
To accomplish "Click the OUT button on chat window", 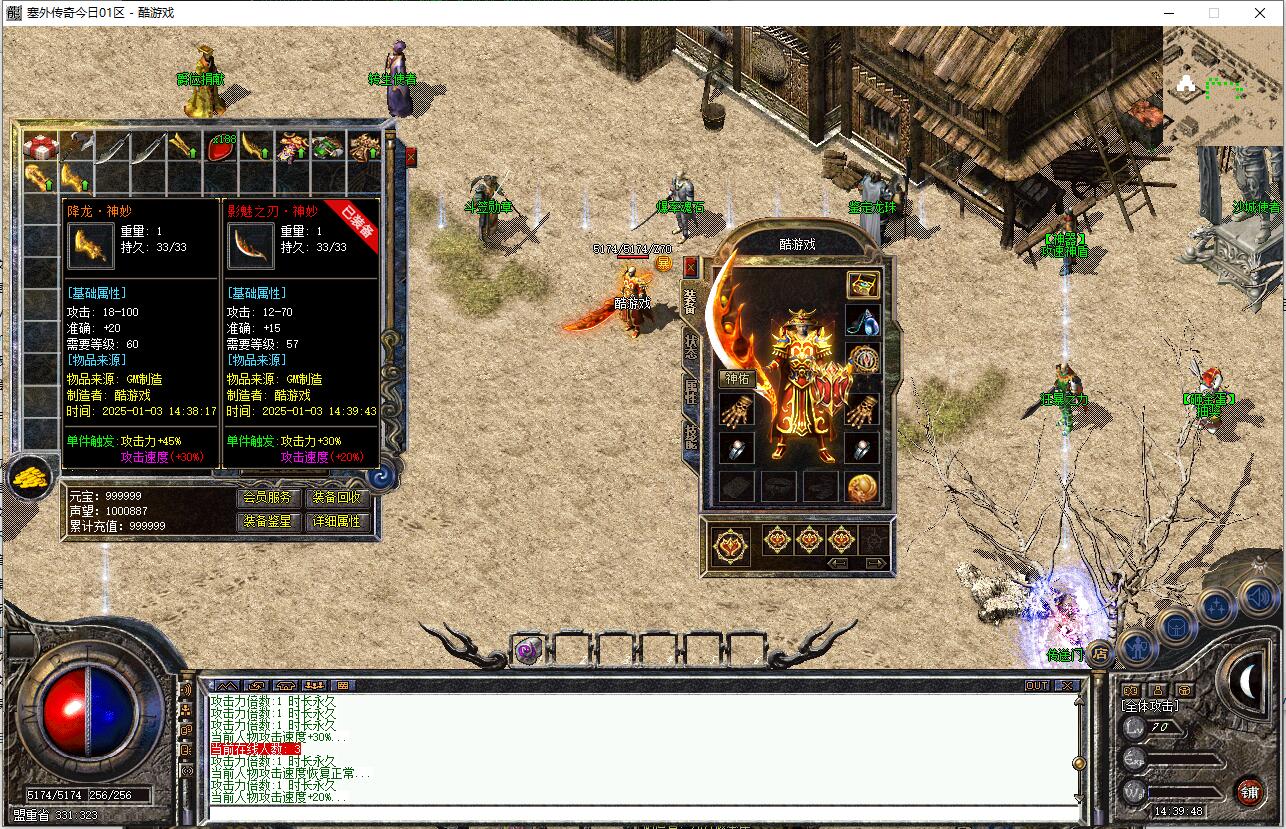I will [x=1037, y=686].
